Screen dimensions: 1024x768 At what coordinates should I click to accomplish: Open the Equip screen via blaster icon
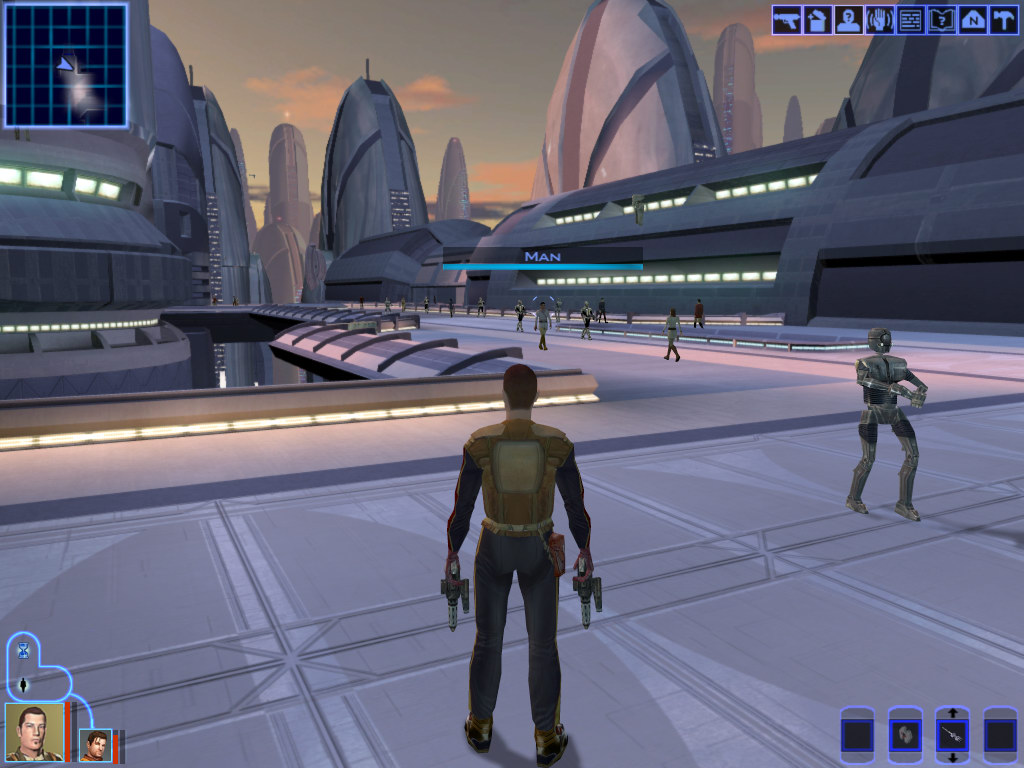coord(787,20)
